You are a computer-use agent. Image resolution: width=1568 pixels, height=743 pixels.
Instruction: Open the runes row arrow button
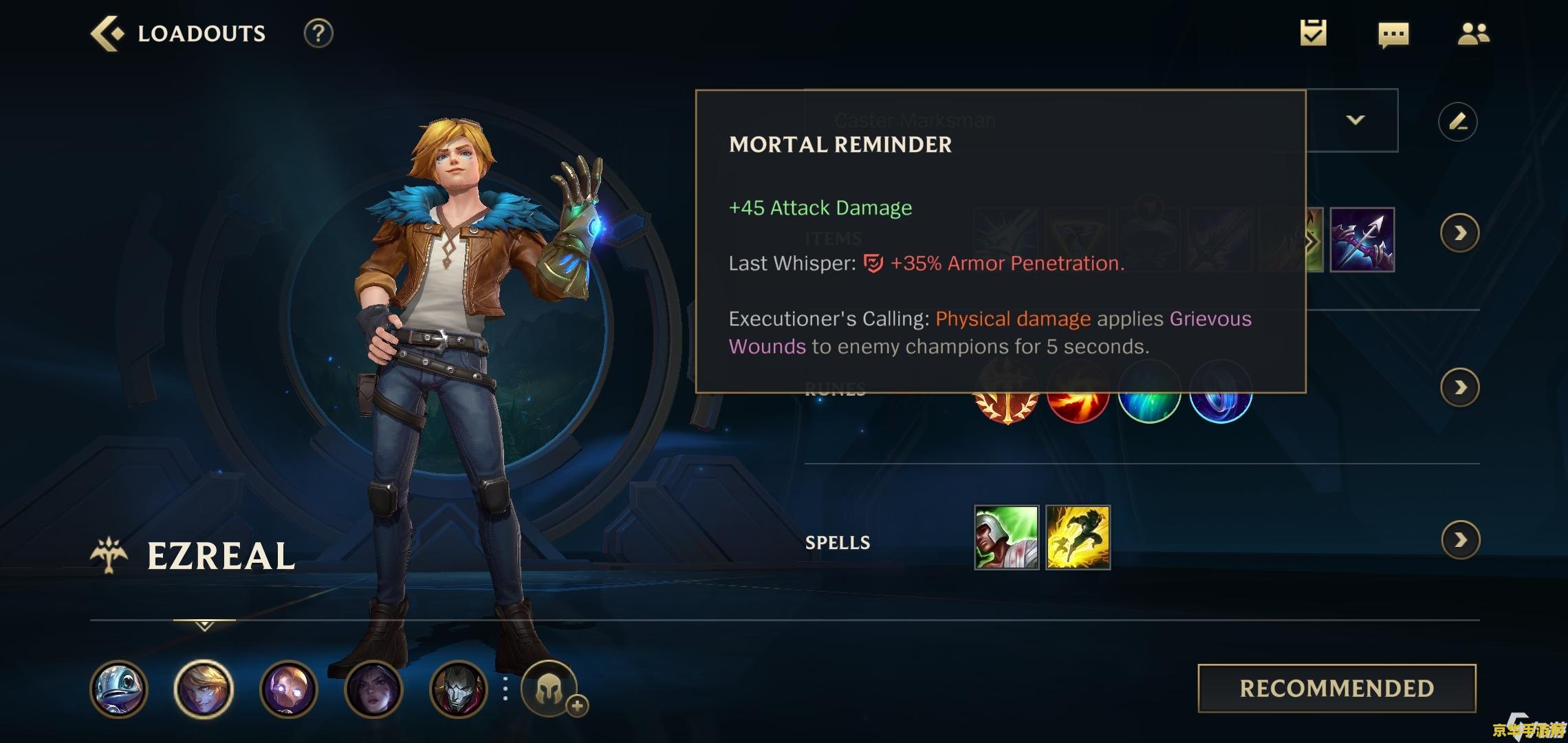(x=1459, y=388)
